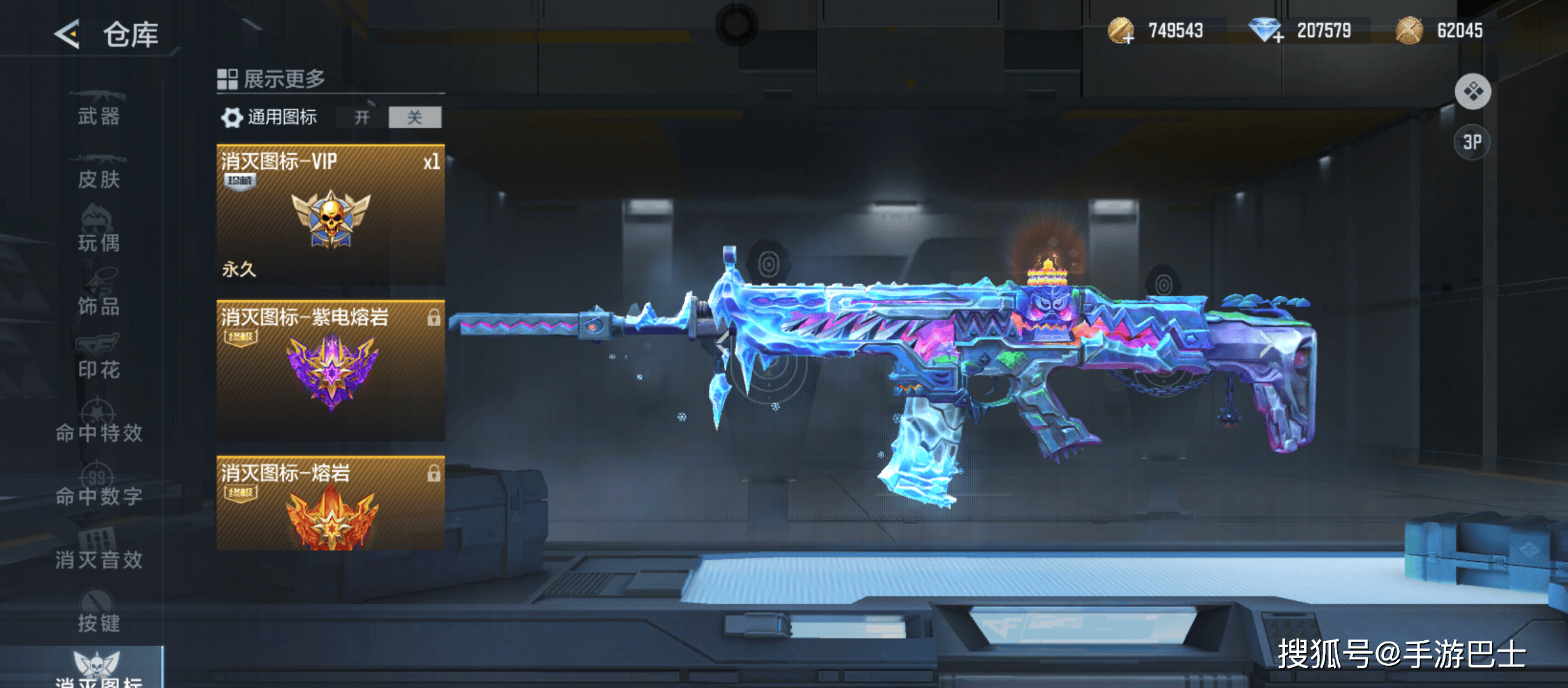Select the 消灭图标-VIP skull icon card
Image resolution: width=1568 pixels, height=688 pixels.
(x=330, y=215)
